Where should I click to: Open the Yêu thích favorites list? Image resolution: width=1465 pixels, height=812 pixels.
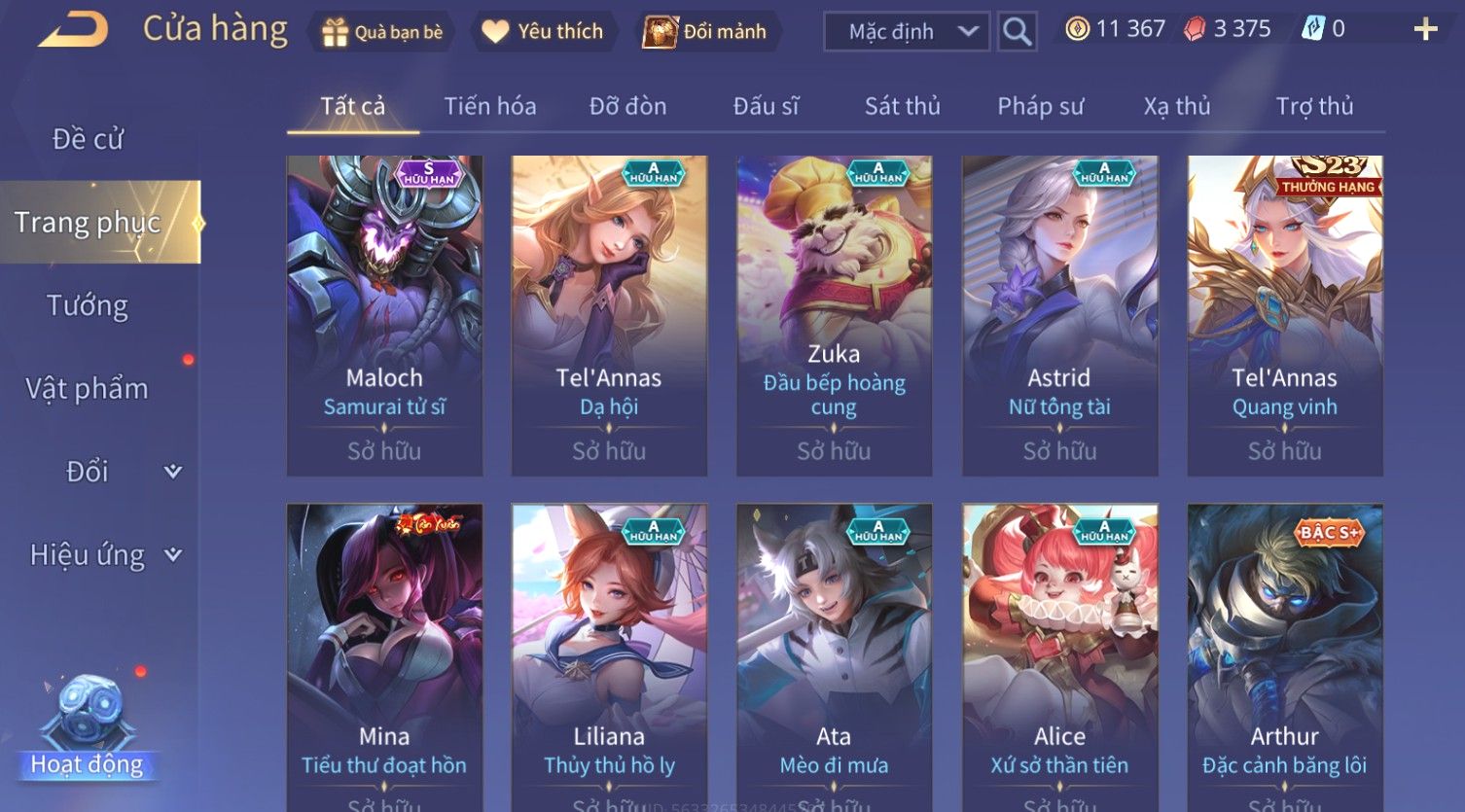tap(543, 32)
